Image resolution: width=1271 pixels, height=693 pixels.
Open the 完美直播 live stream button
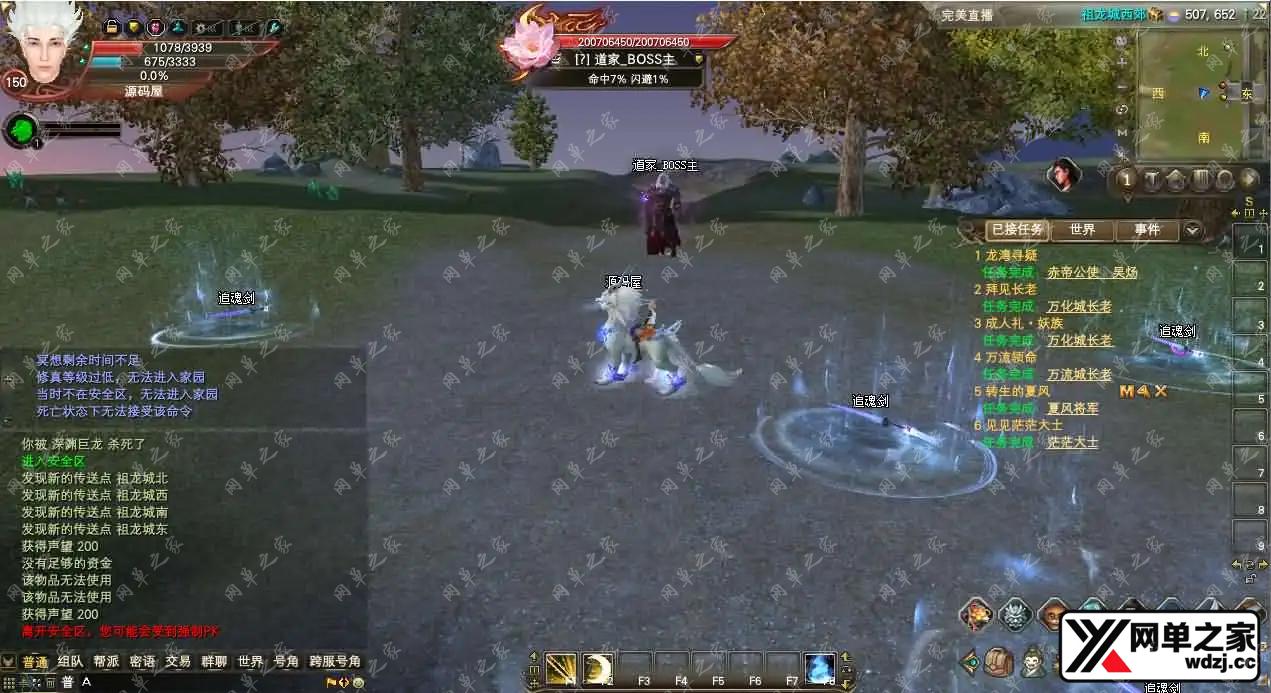click(x=967, y=14)
